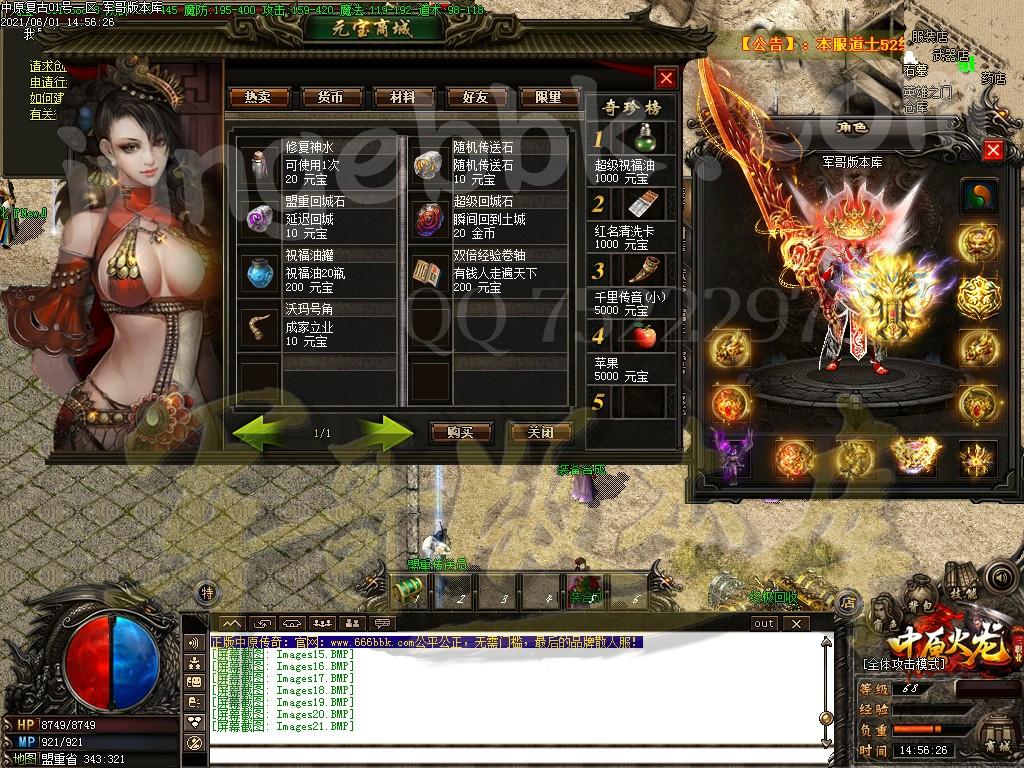The image size is (1024, 768).
Task: Switch to the 热卖 hot-sale tab
Action: pos(258,97)
